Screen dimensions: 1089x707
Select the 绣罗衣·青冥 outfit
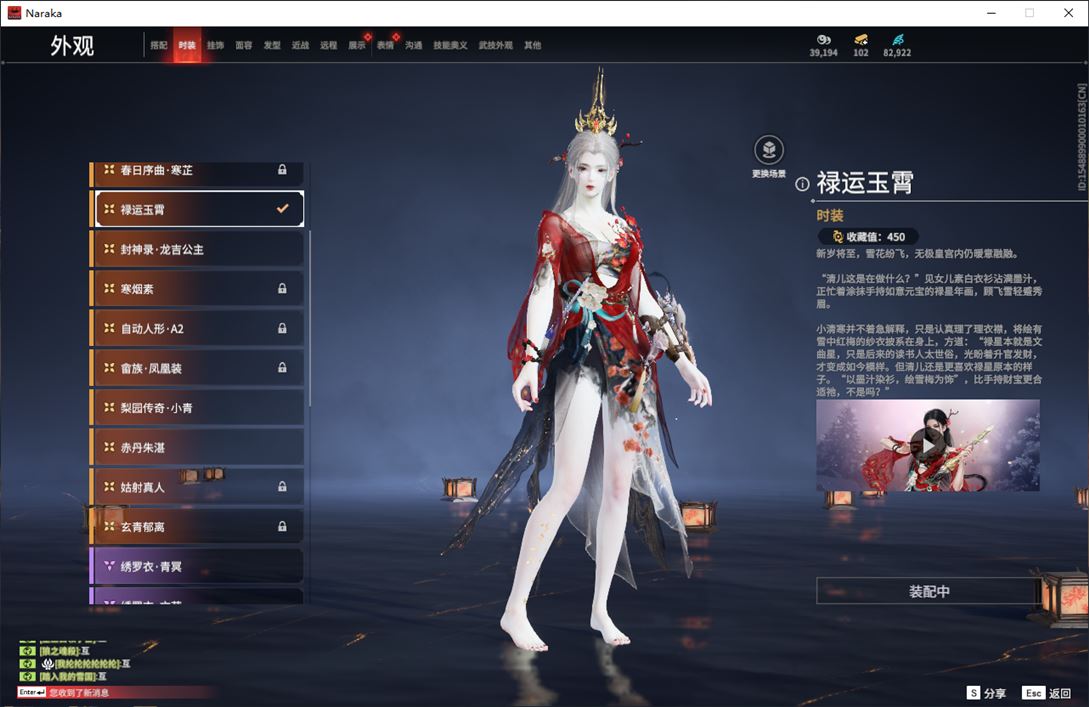tap(197, 567)
